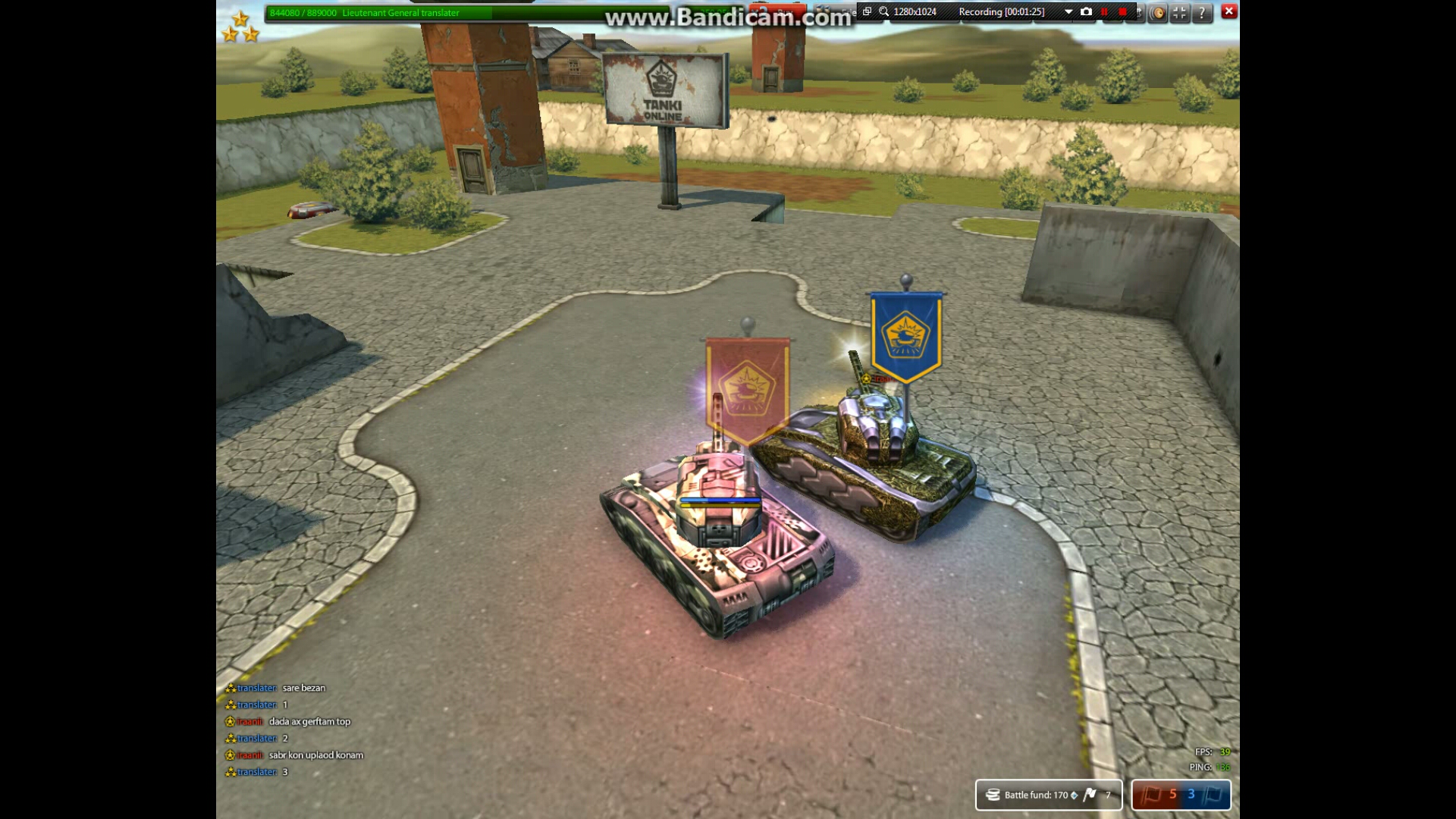This screenshot has width=1456, height=819.
Task: Pause the Bandicam recording
Action: (x=1105, y=11)
